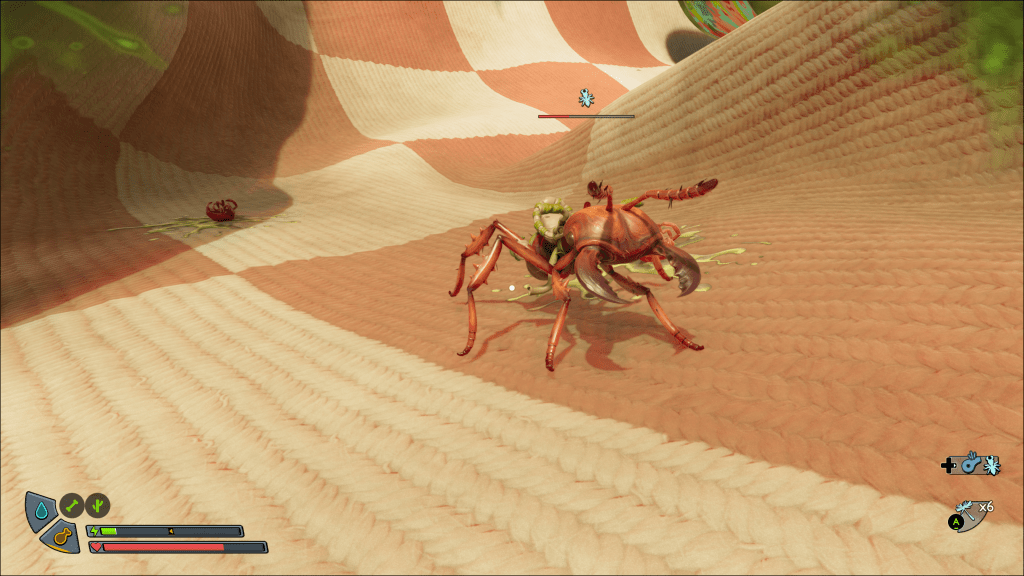Click the green bone status effect icon
The image size is (1024, 576).
[70, 505]
